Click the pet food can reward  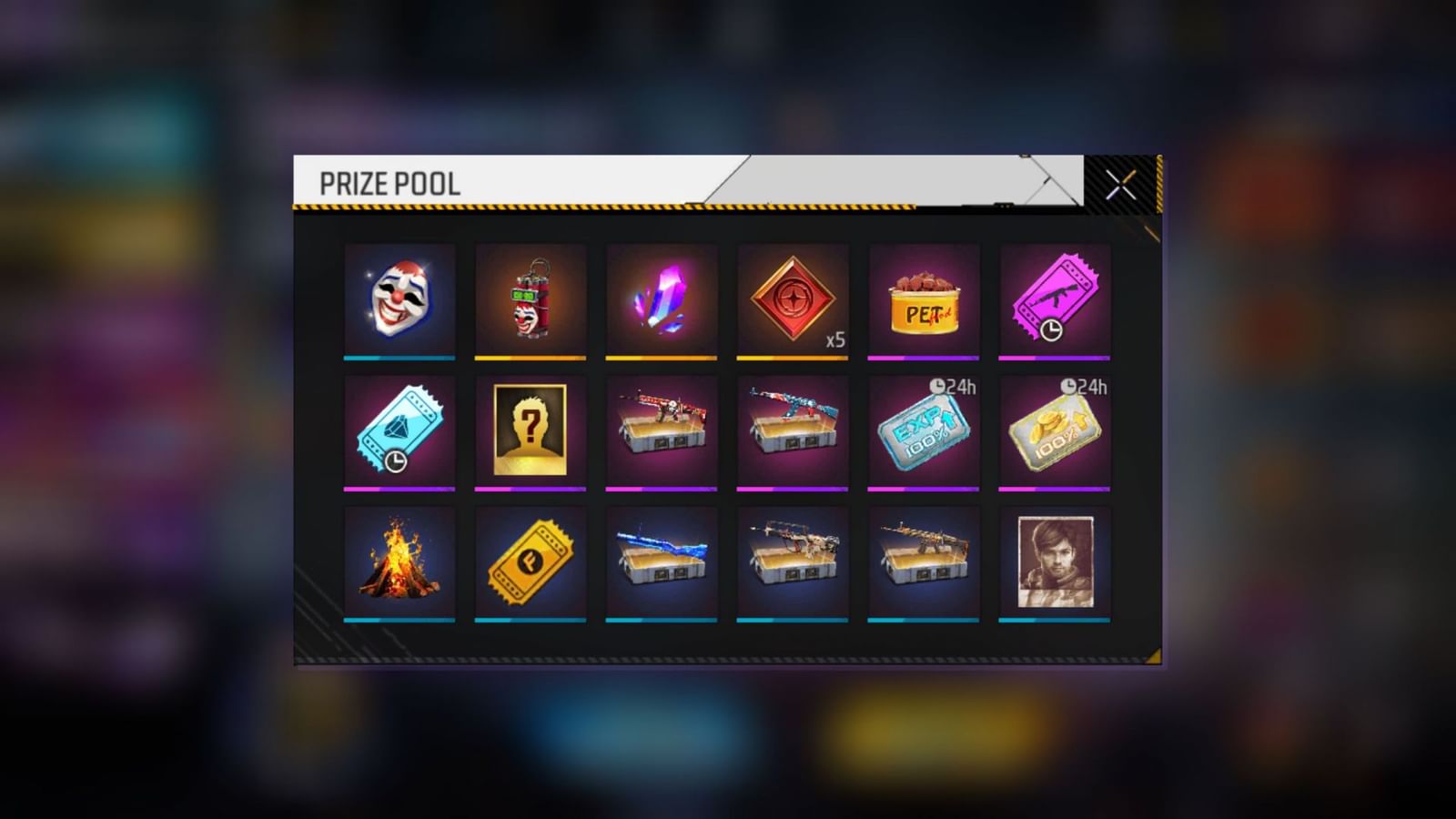pyautogui.click(x=924, y=300)
